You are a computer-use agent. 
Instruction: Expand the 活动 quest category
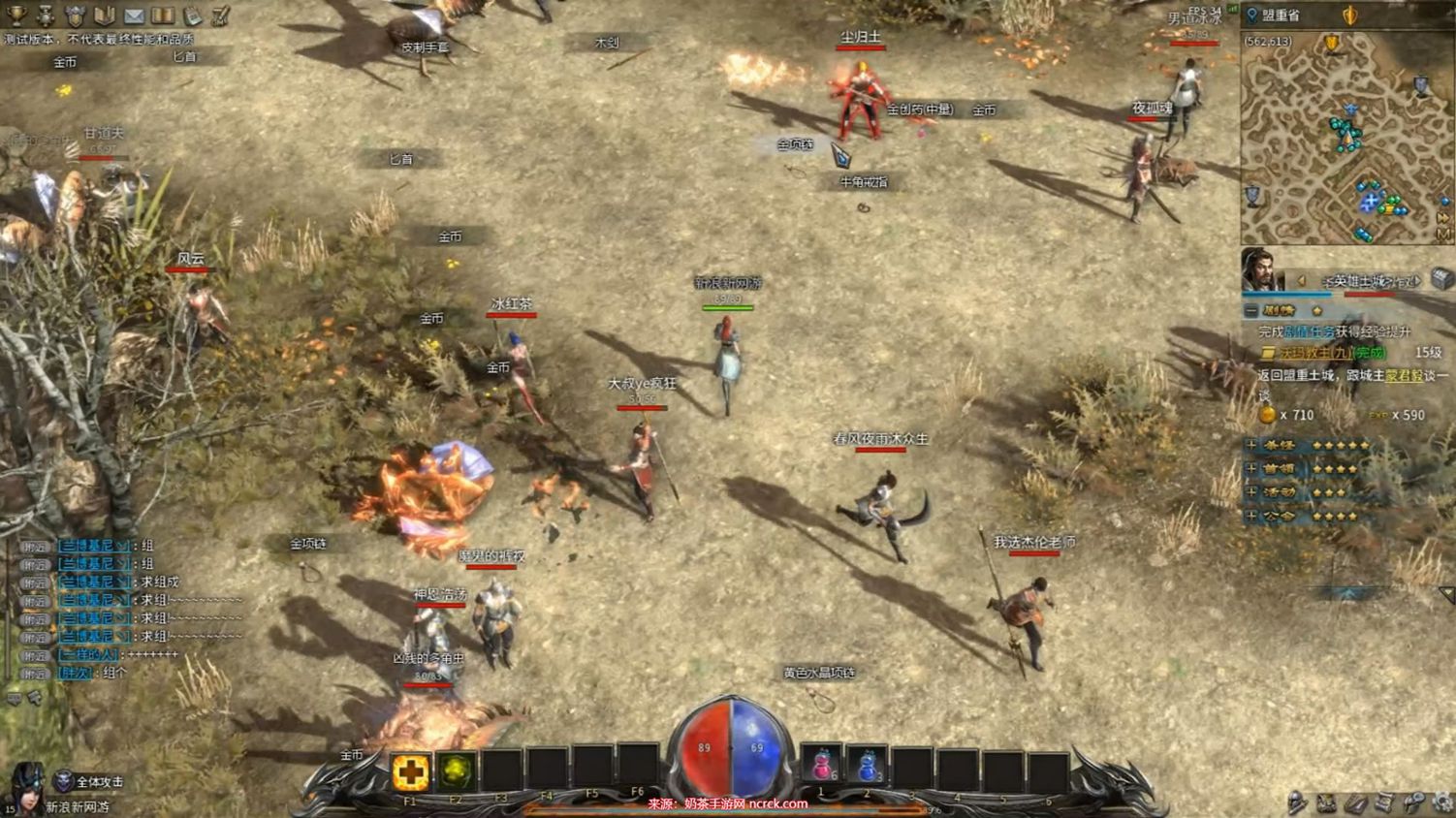(x=1251, y=491)
